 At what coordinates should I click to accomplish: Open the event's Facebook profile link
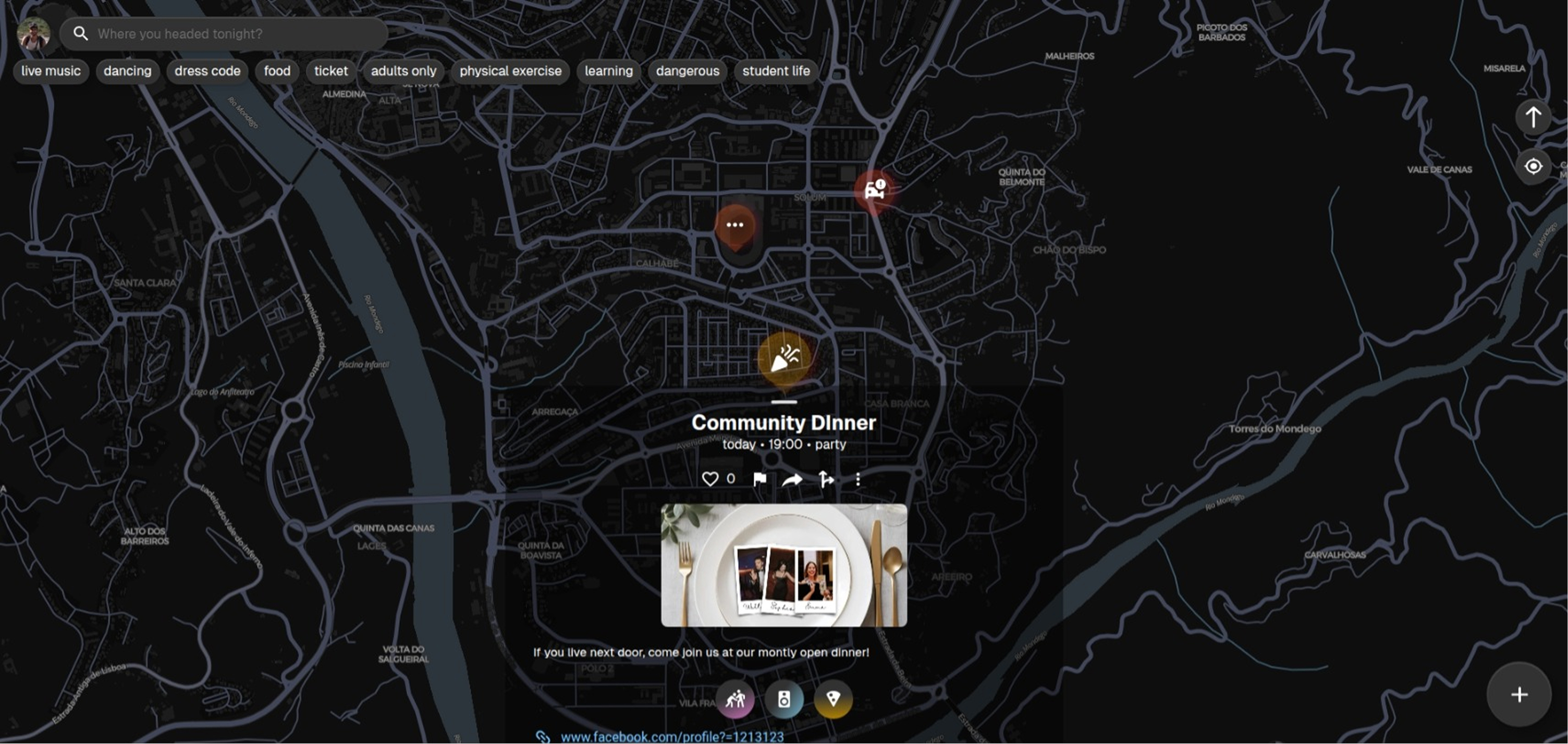[671, 737]
